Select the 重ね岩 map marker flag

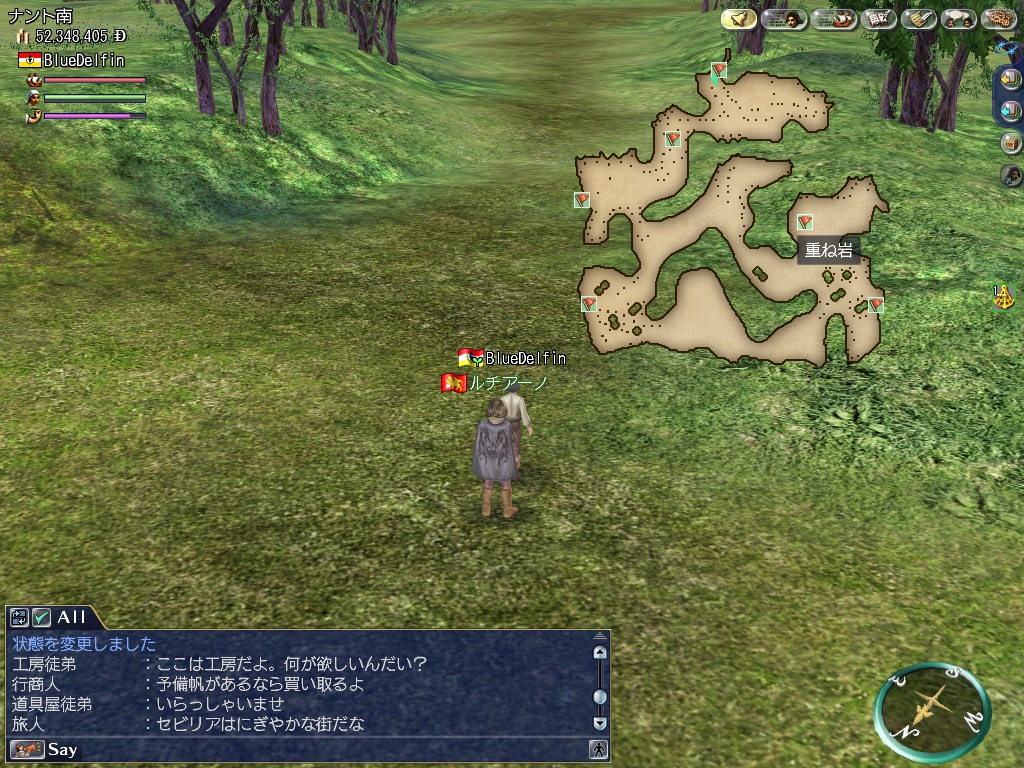(x=805, y=222)
